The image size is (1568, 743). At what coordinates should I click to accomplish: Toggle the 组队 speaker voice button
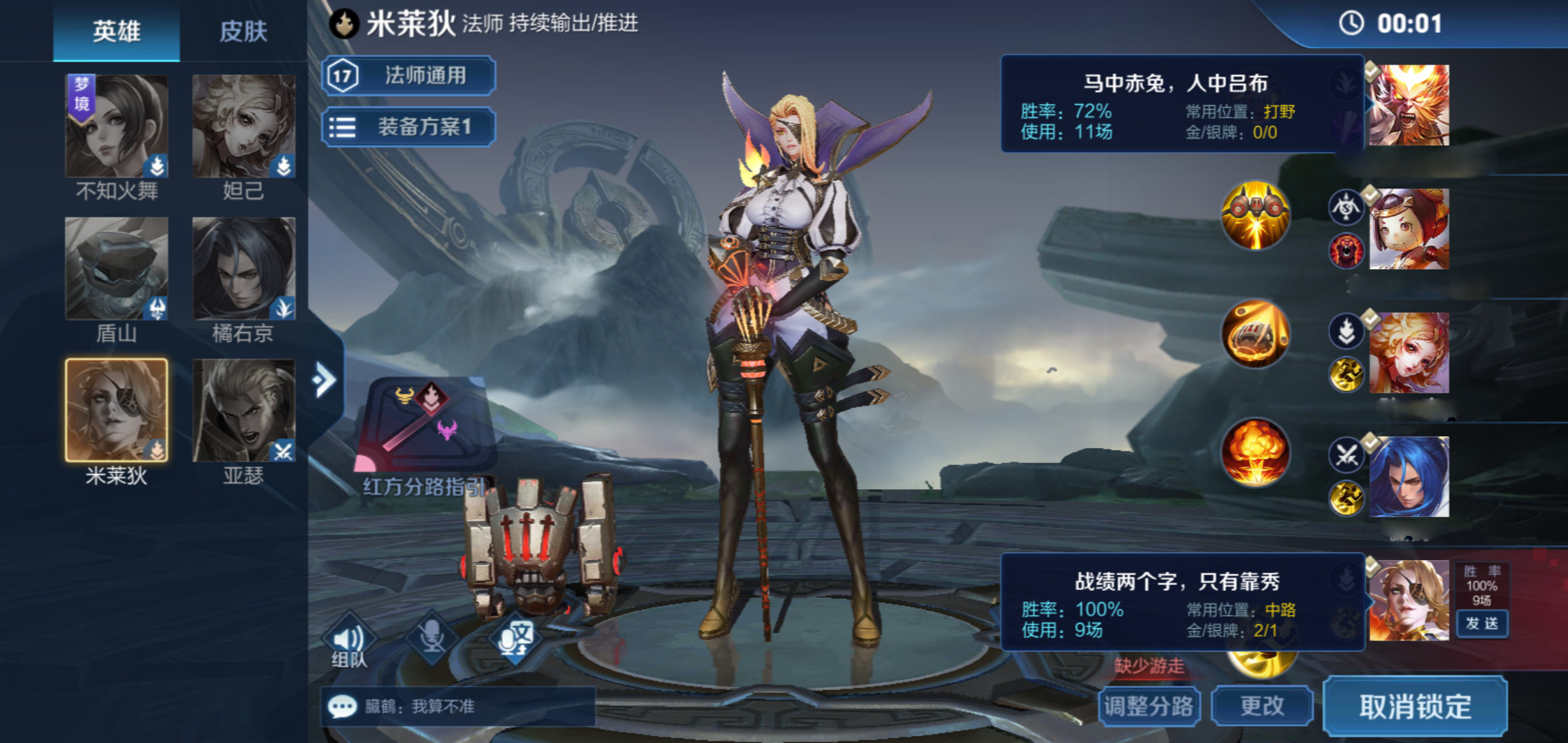click(349, 640)
